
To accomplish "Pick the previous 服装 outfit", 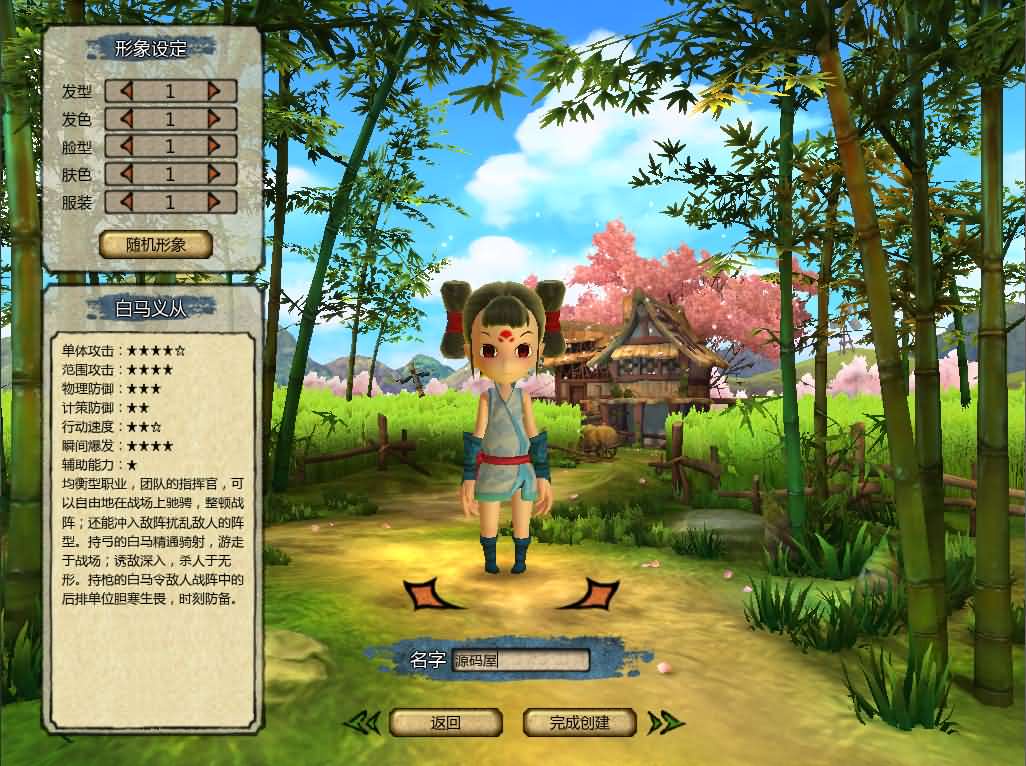I will (x=126, y=202).
